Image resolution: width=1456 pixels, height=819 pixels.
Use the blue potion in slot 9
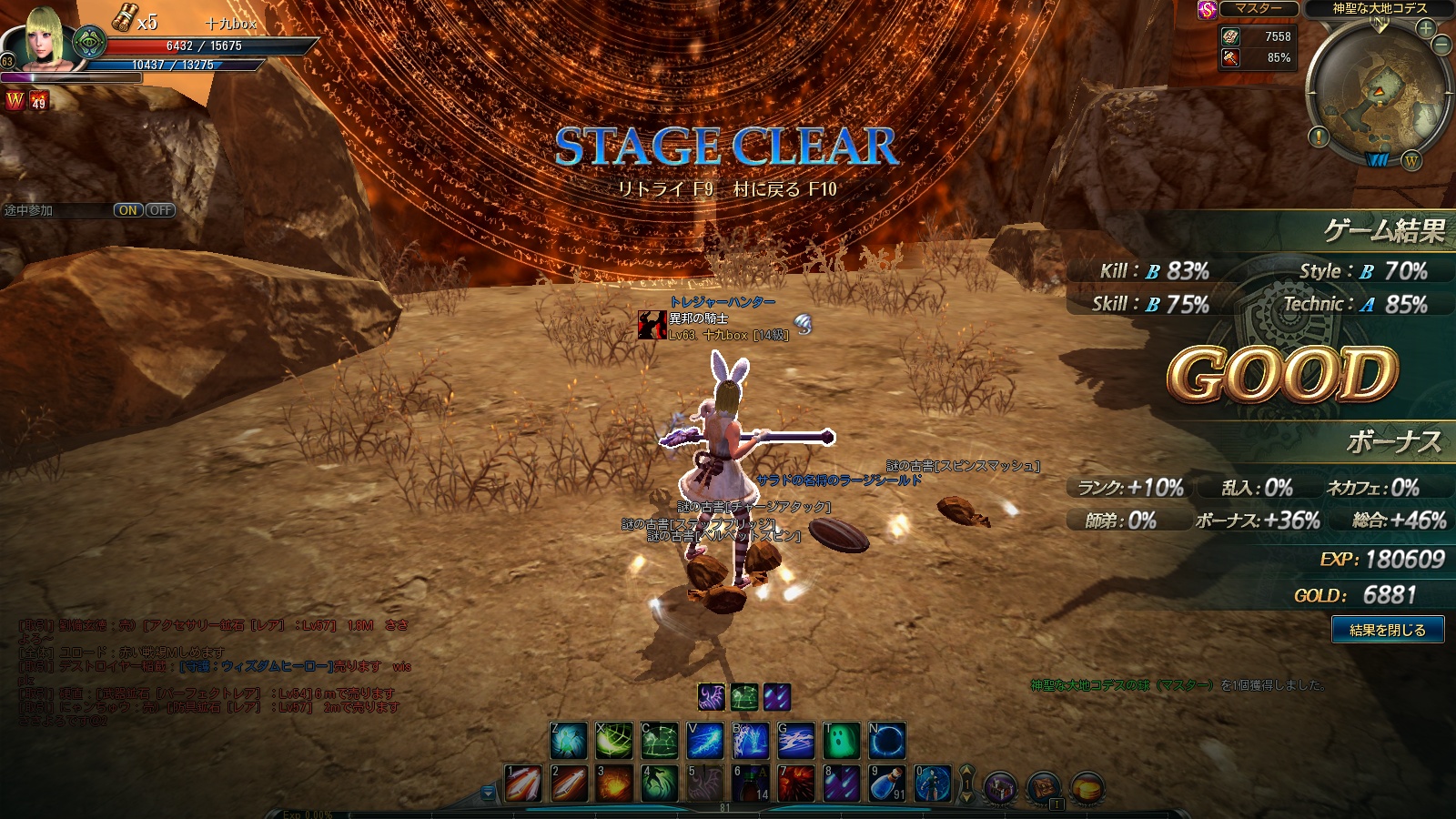[x=887, y=784]
